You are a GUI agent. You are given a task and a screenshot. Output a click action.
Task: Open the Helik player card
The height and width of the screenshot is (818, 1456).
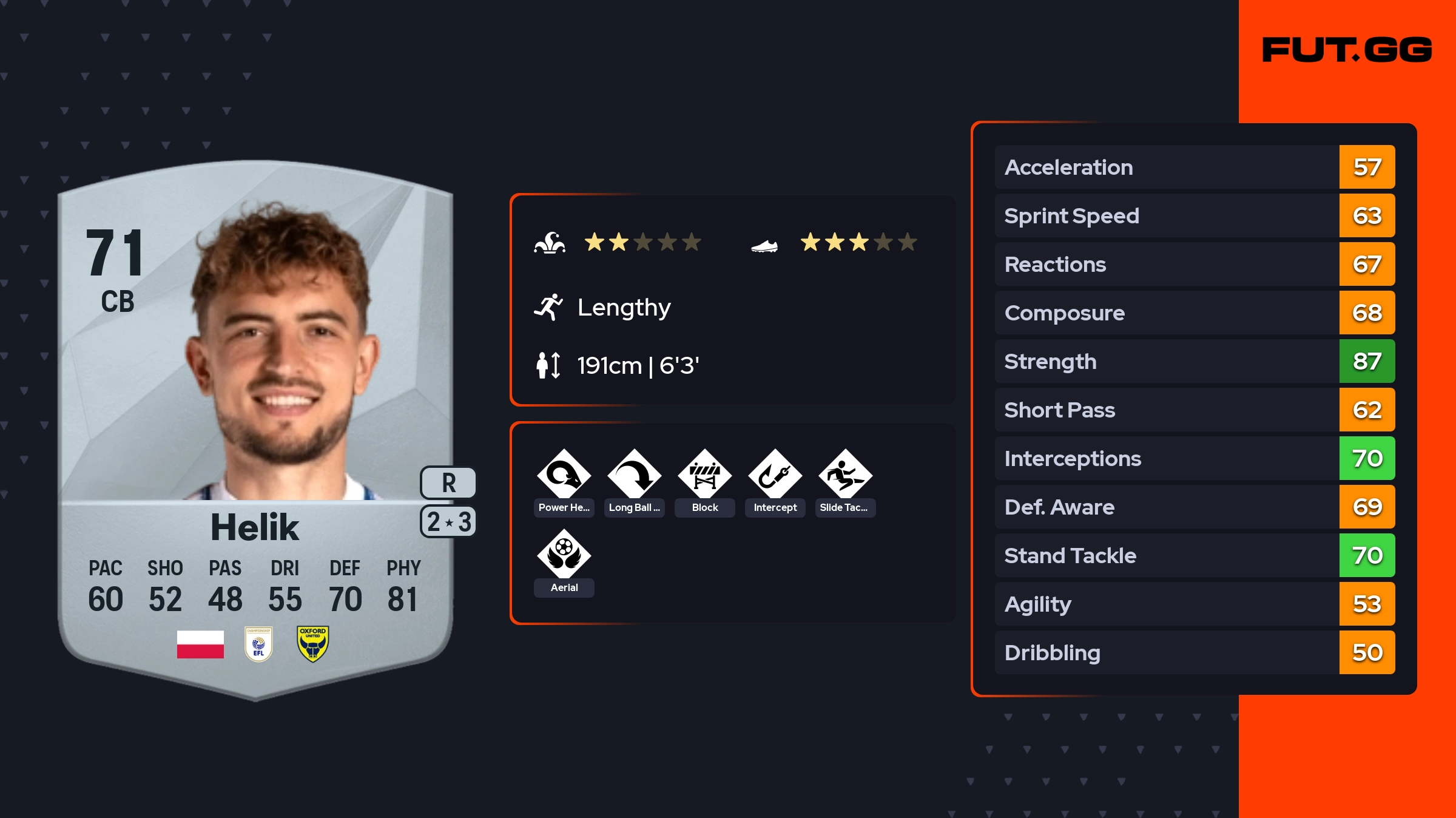(x=255, y=425)
